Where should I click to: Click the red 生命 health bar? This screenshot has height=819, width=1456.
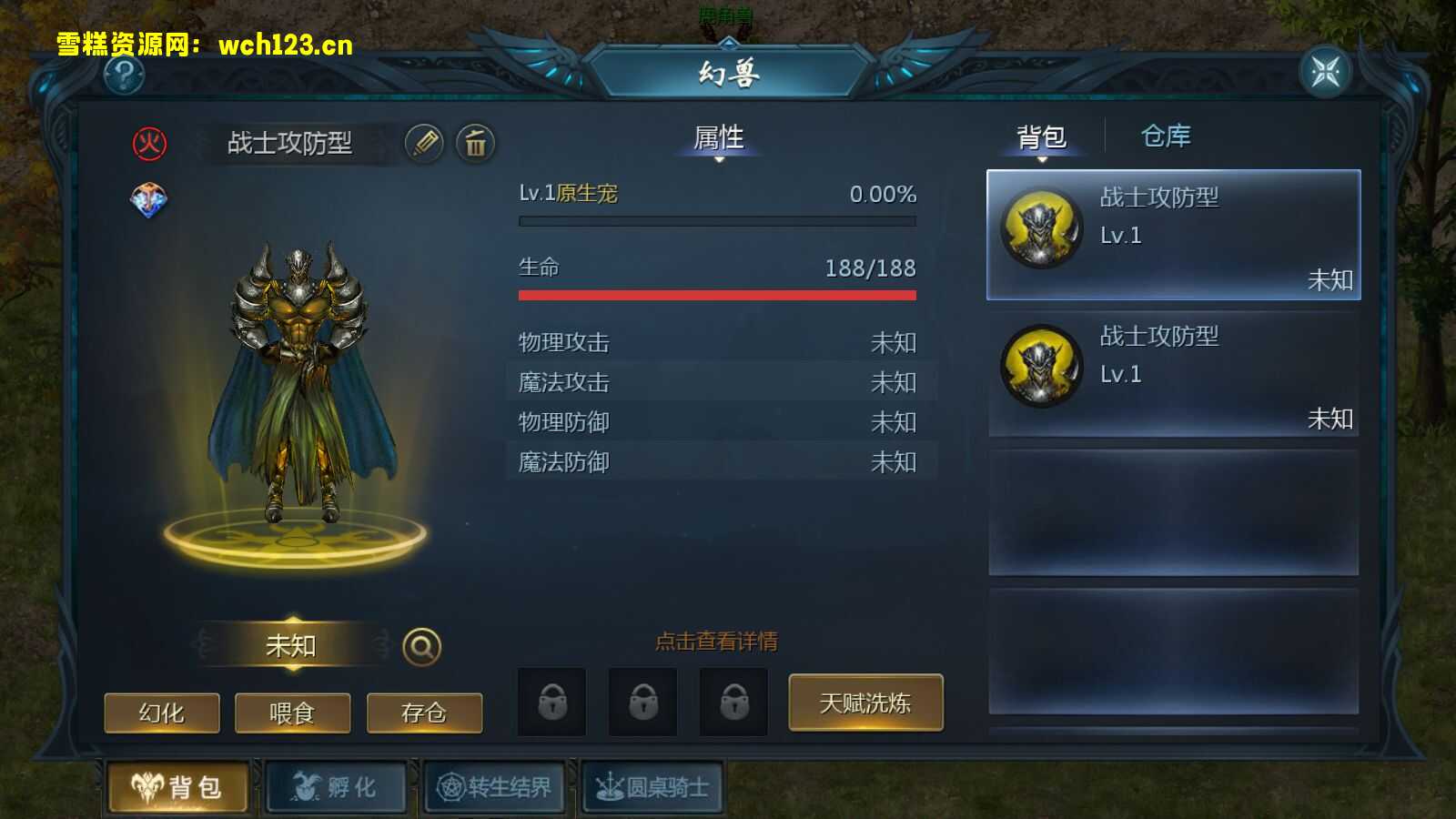click(716, 295)
